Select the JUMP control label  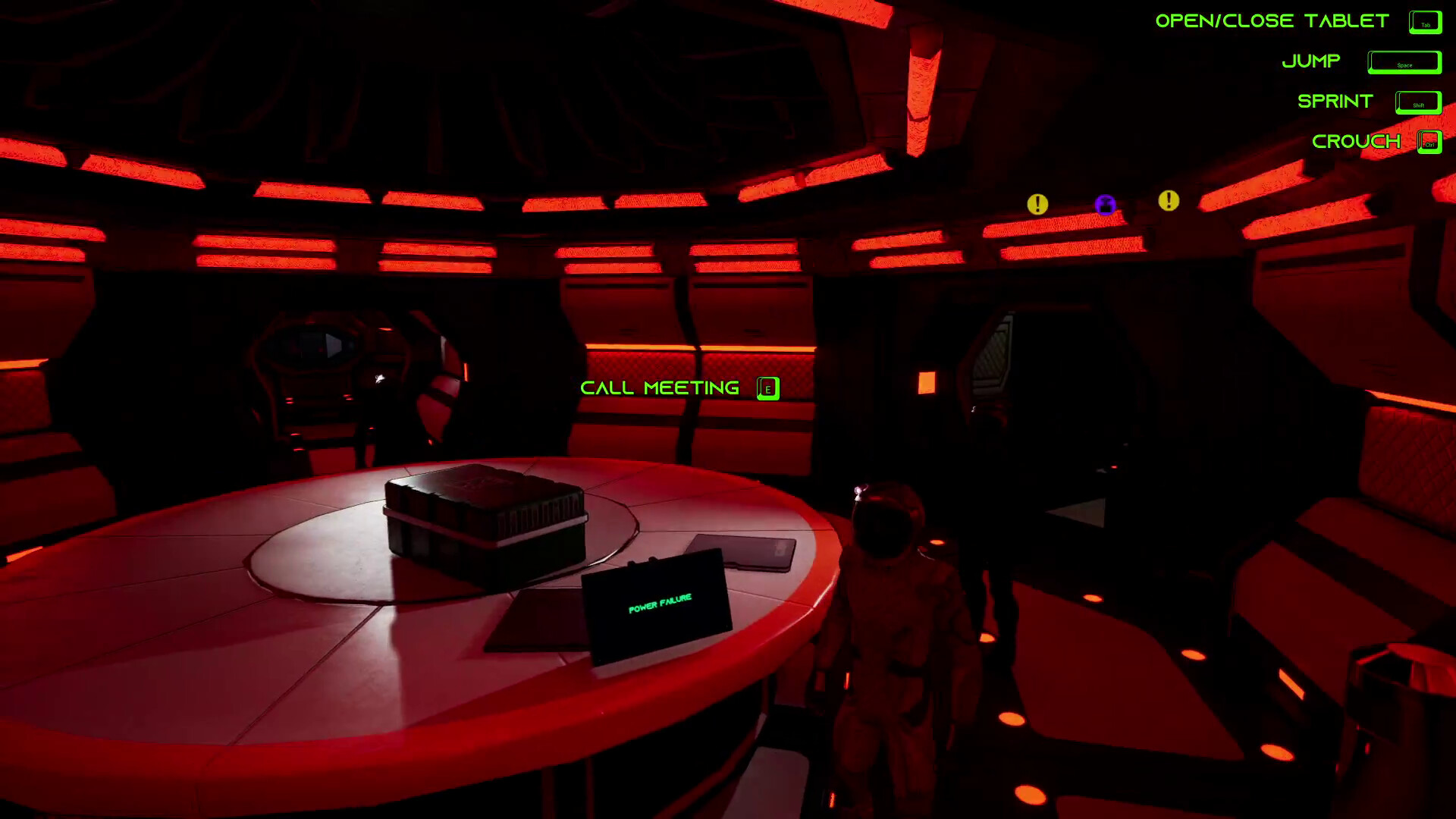(1312, 61)
